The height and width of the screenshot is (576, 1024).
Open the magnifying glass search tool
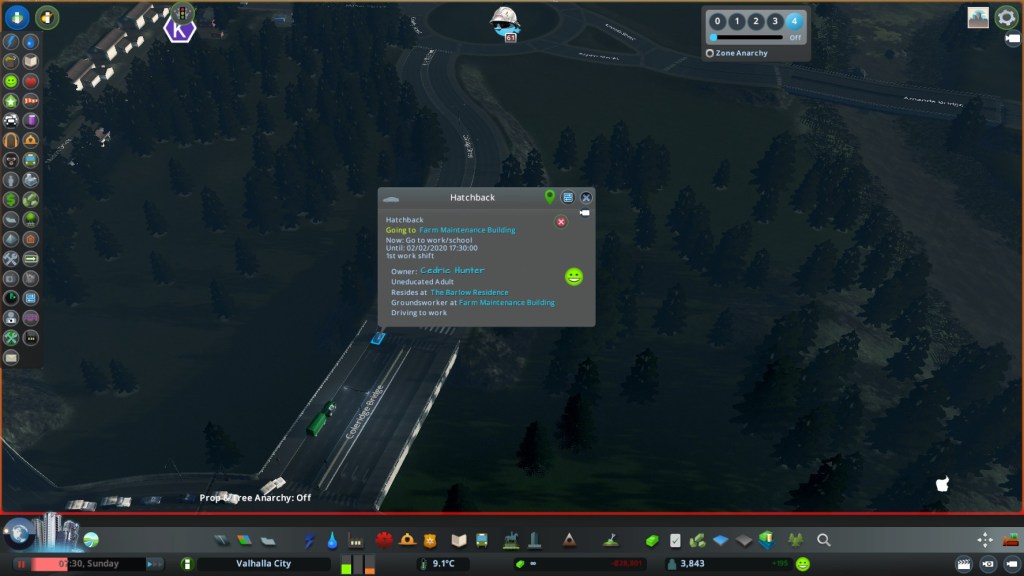coord(824,540)
